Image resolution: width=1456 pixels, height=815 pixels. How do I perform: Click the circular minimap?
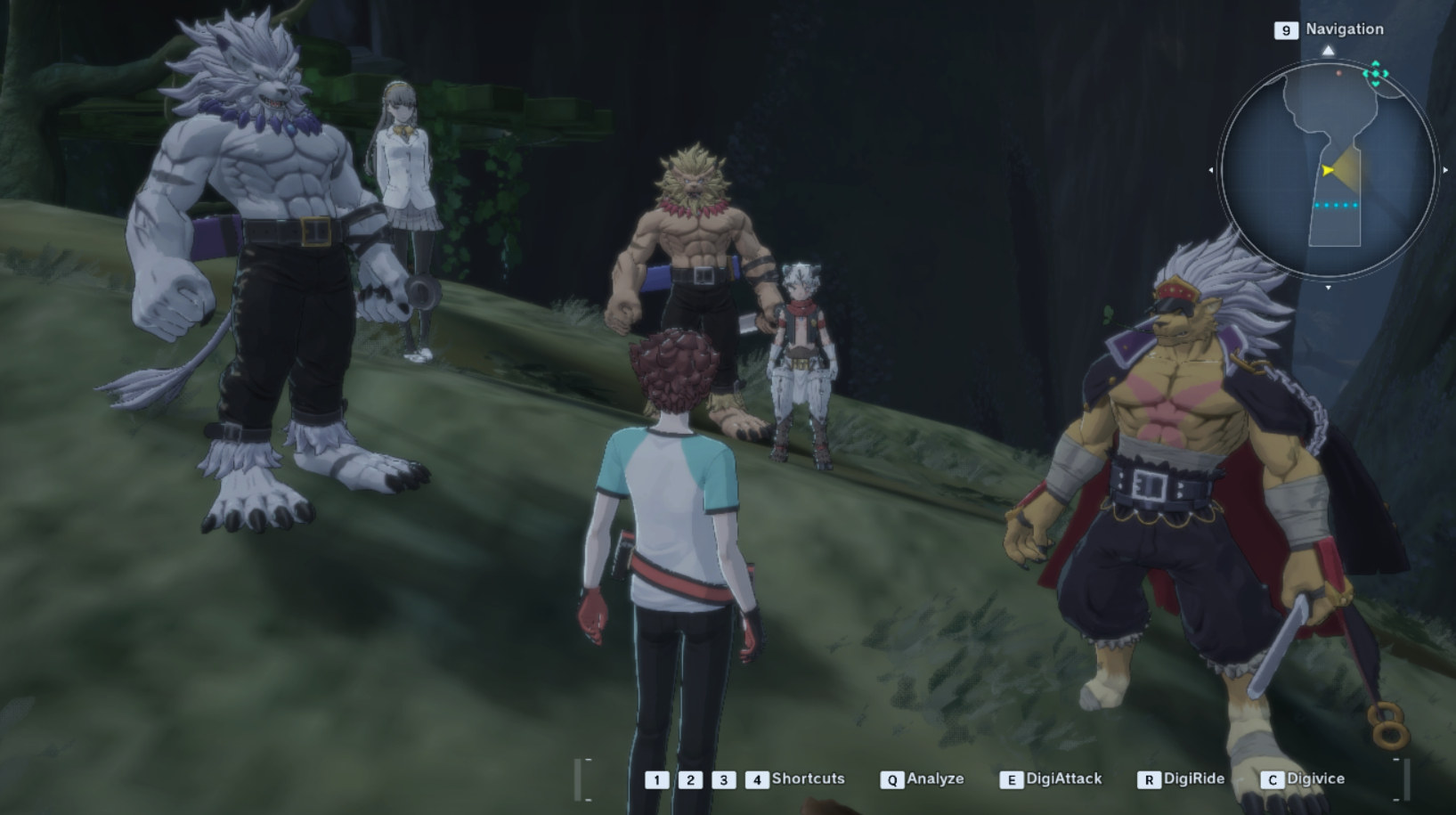[x=1327, y=169]
